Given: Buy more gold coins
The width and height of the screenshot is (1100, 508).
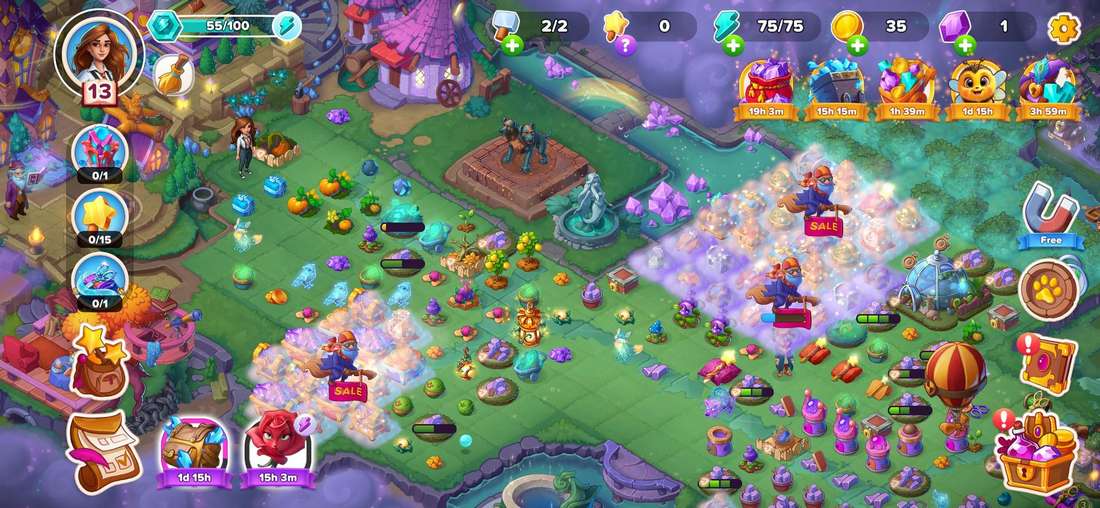Looking at the screenshot, I should pos(857,45).
